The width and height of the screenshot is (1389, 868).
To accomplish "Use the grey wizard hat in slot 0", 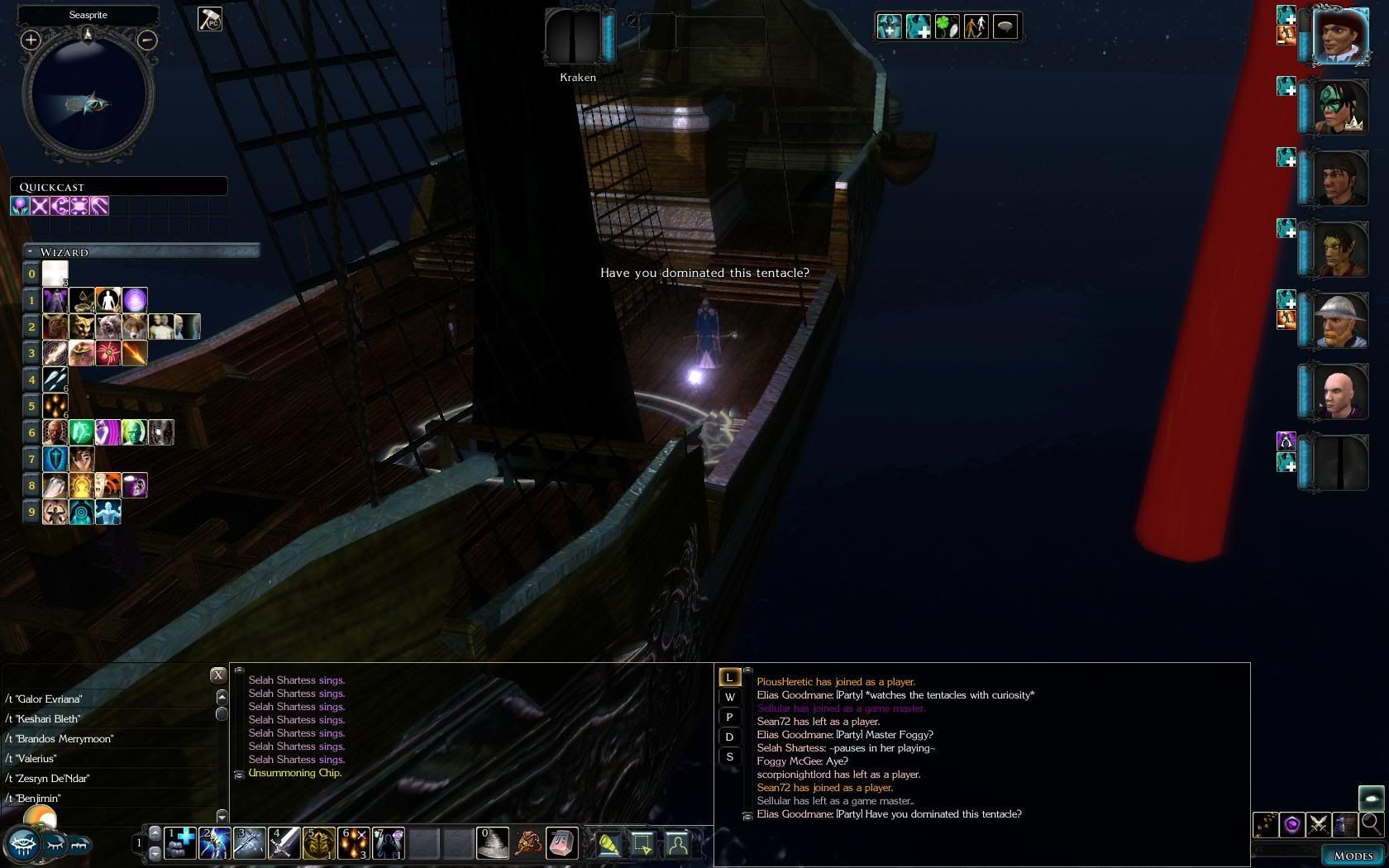I will pos(494,844).
